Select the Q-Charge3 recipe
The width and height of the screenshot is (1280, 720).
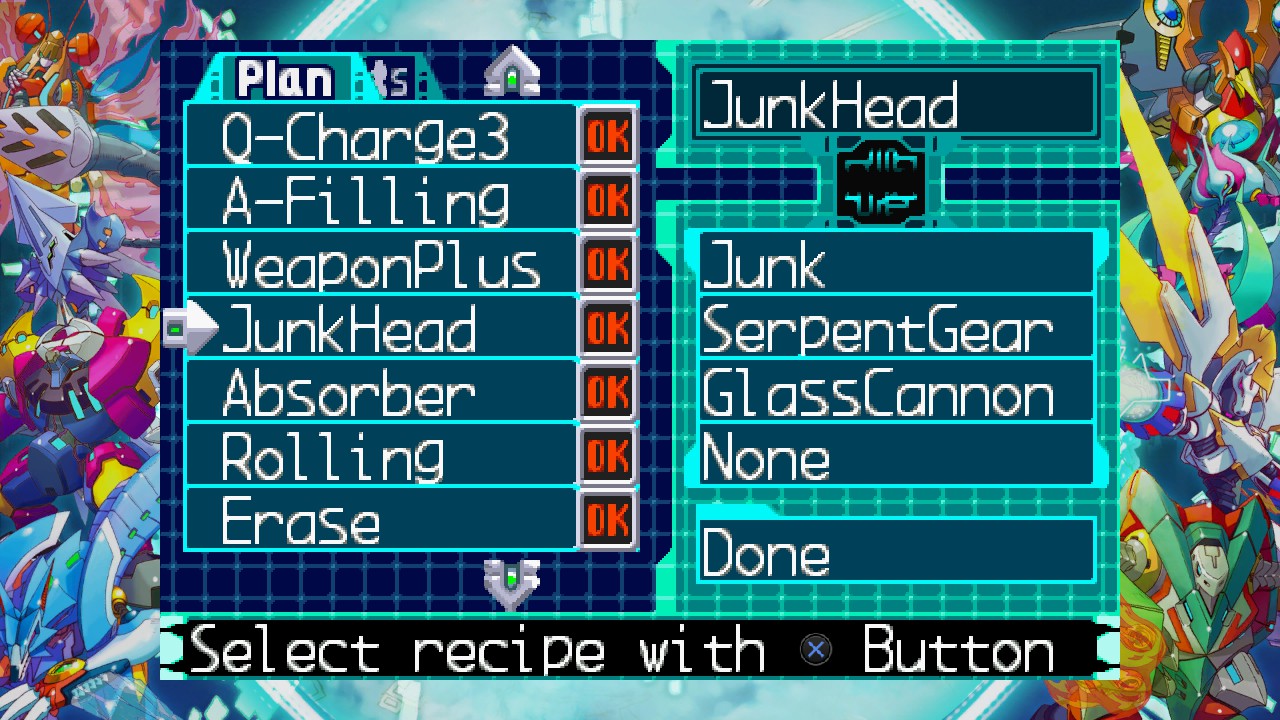click(x=380, y=137)
